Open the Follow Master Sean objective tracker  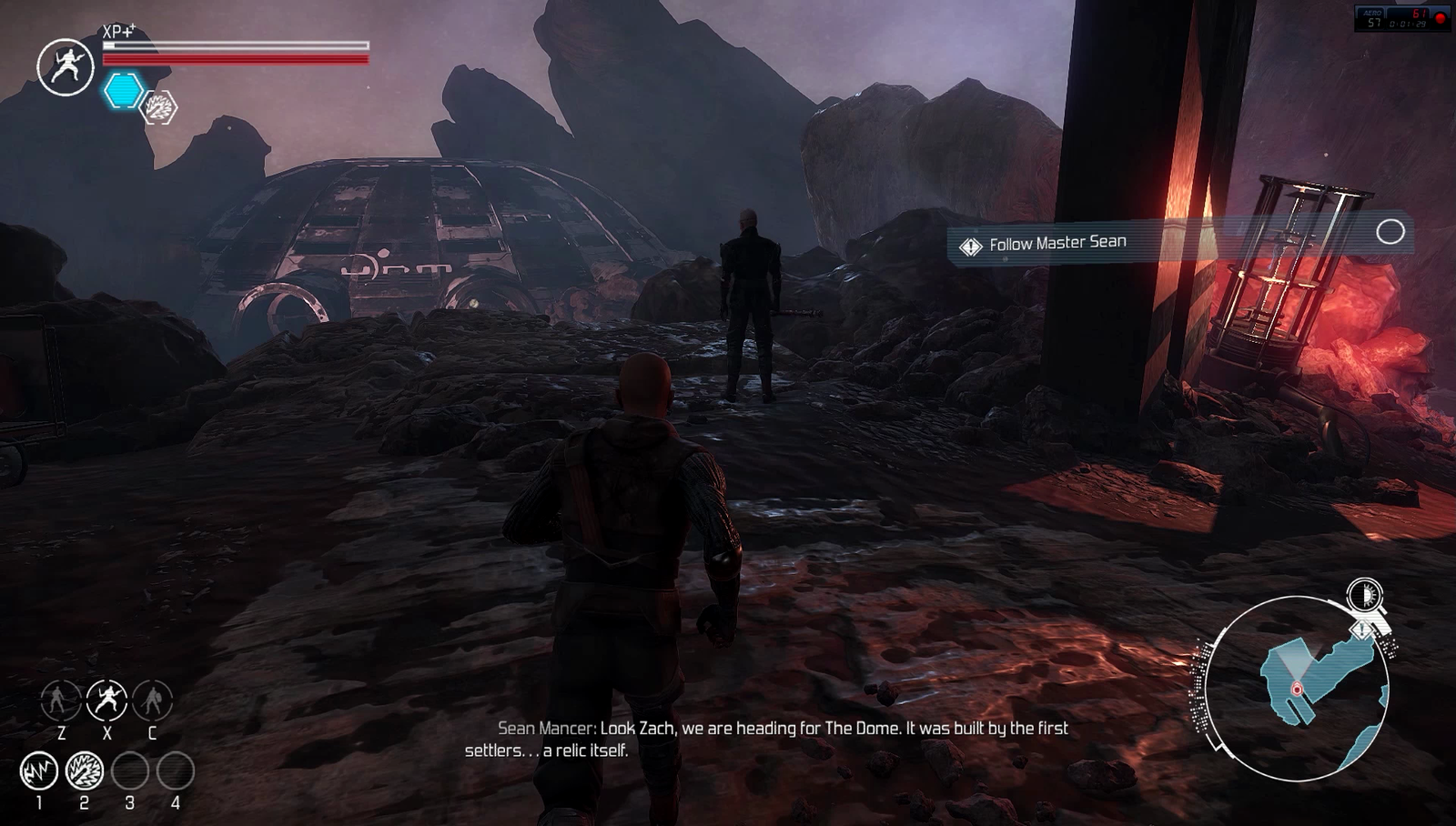(1057, 243)
